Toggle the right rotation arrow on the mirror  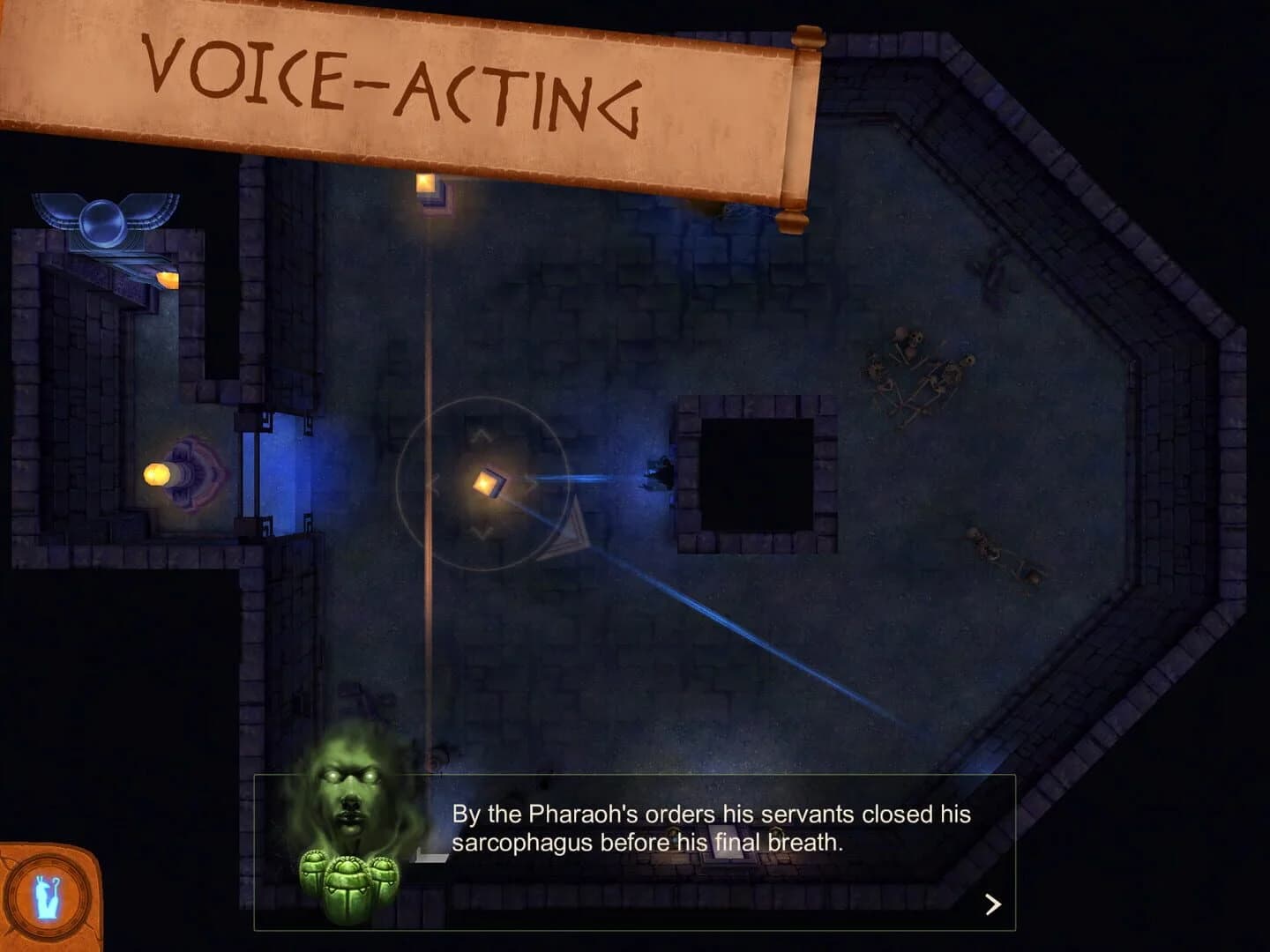pos(532,481)
